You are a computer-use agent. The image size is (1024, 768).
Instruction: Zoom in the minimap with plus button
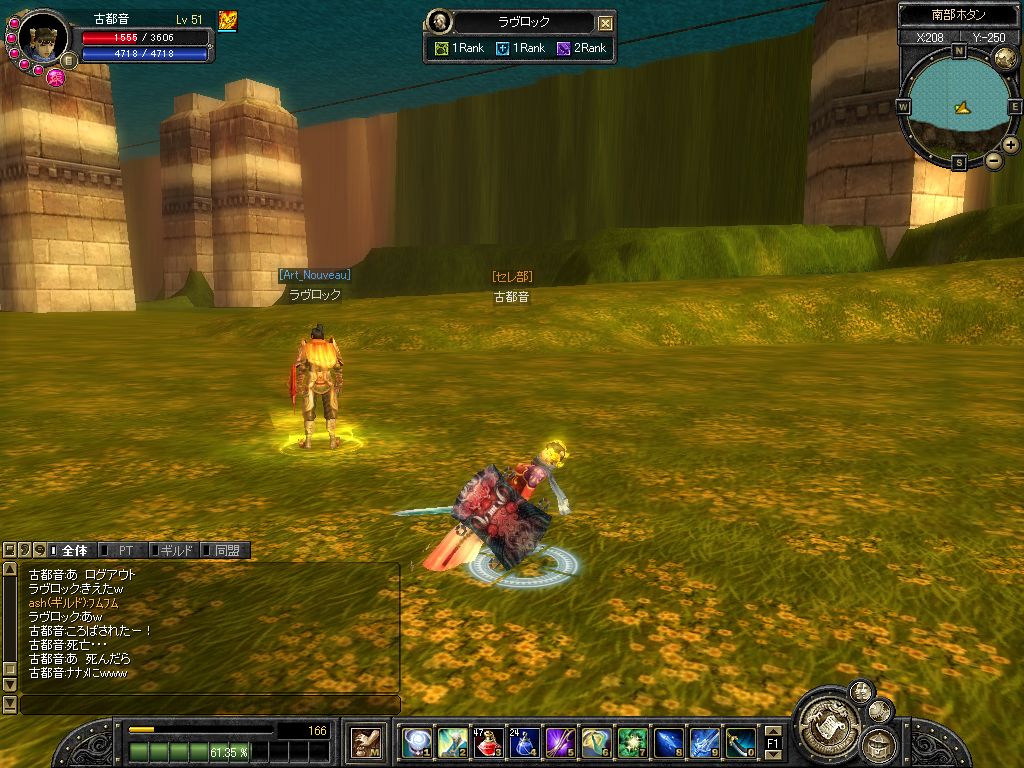point(1011,144)
